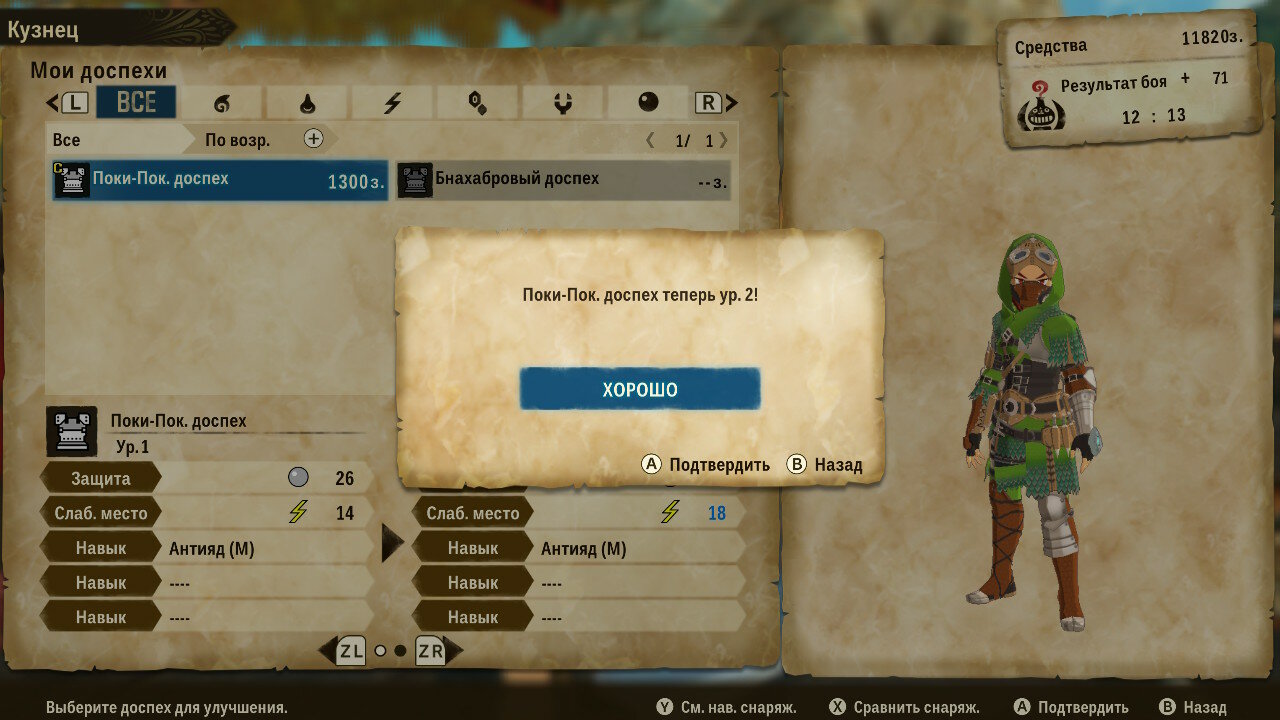Click the plus icon next to sorting
This screenshot has width=1280, height=720.
pyautogui.click(x=314, y=139)
